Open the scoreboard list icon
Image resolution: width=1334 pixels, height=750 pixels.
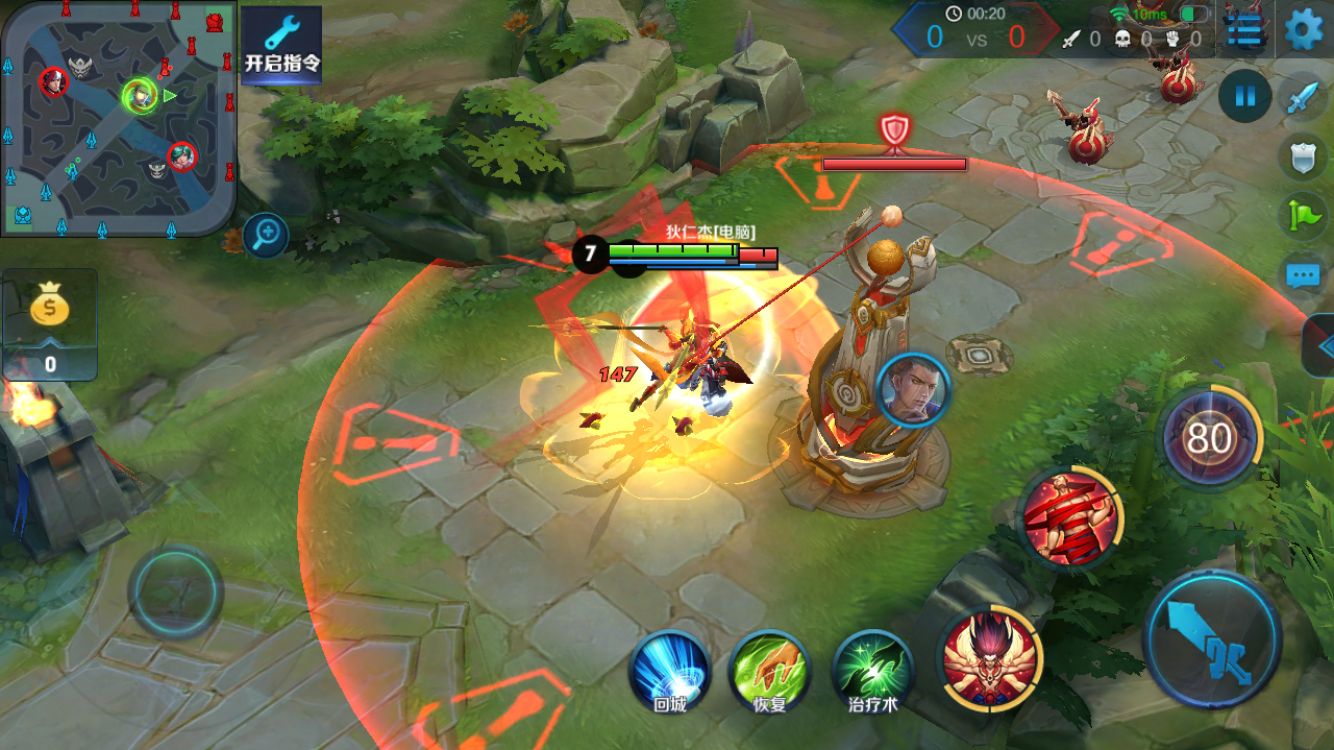click(x=1244, y=31)
